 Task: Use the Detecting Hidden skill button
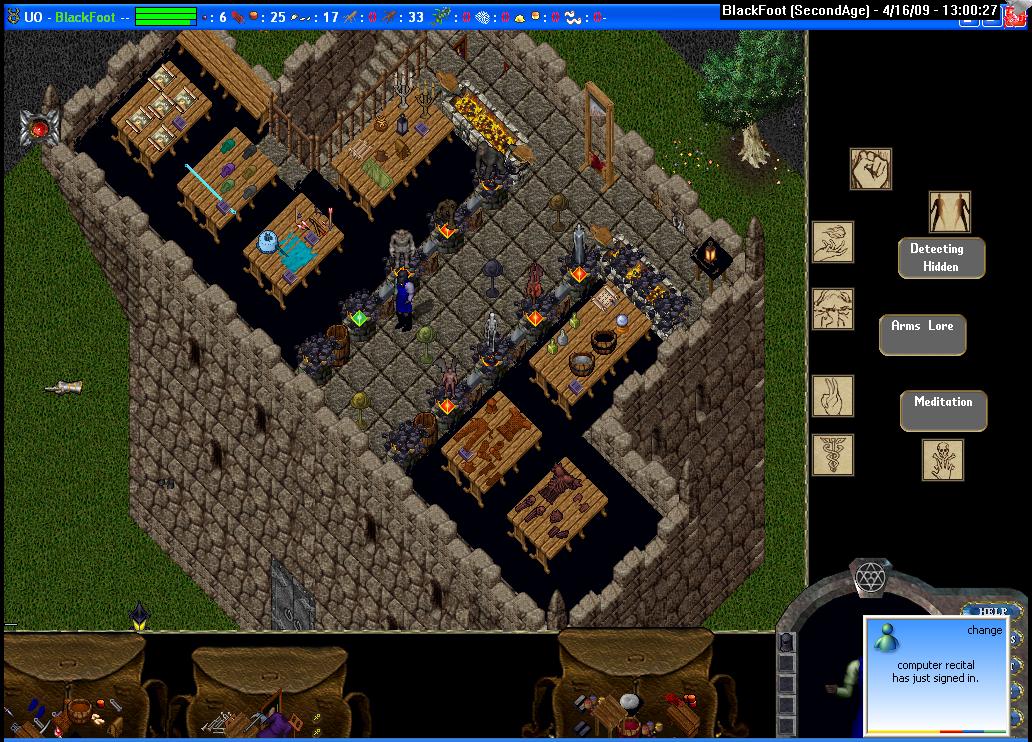(941, 258)
